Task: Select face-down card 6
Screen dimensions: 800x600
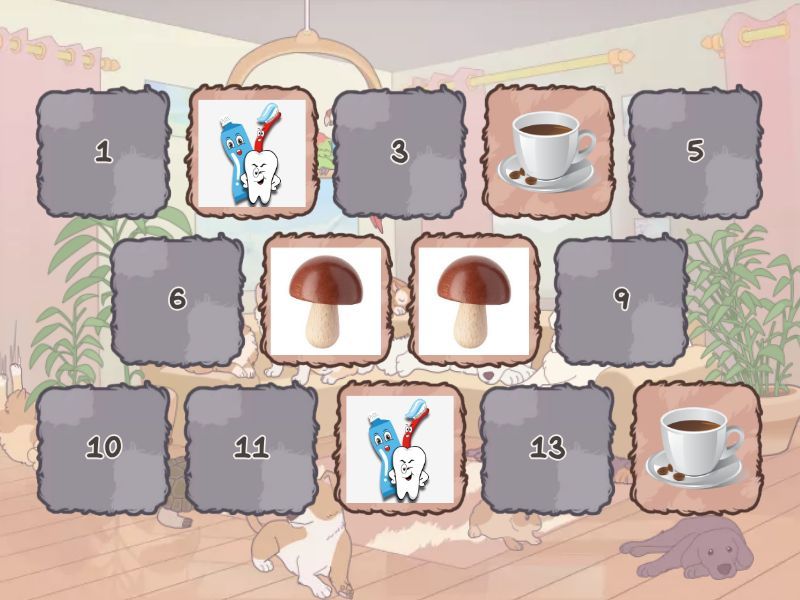Action: [x=177, y=299]
